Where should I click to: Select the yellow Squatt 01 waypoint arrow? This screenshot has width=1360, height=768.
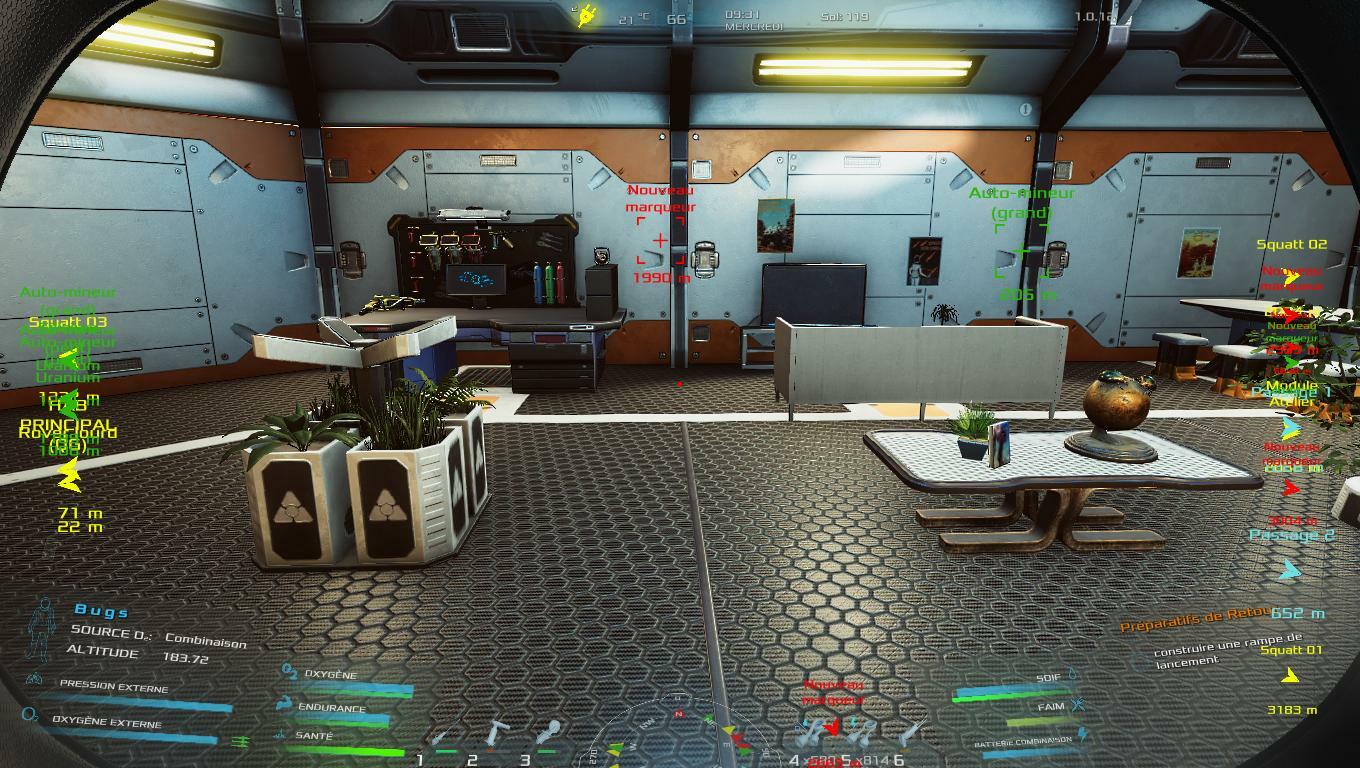tap(1290, 677)
